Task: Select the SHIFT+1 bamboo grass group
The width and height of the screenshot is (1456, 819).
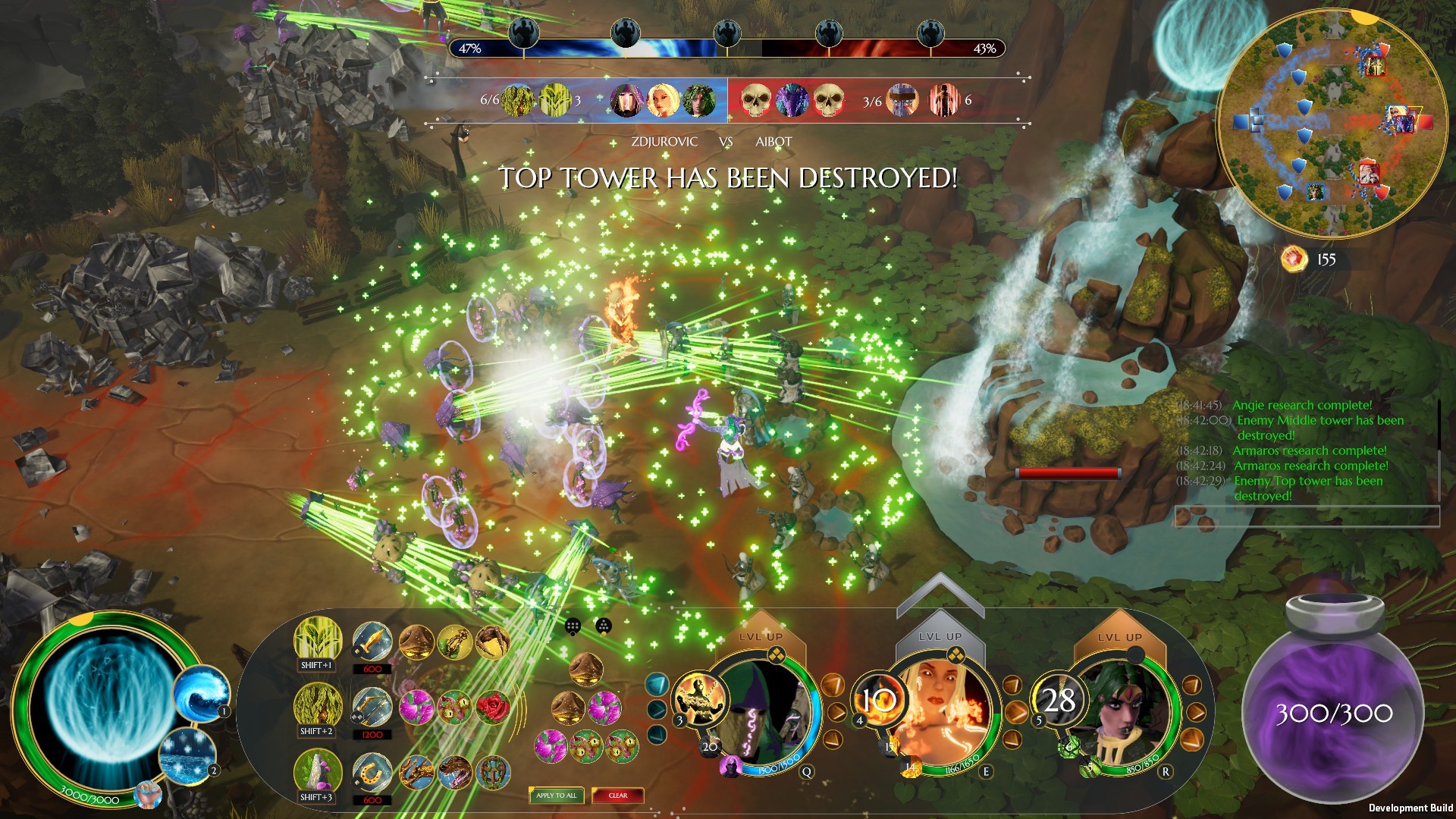Action: click(x=317, y=639)
